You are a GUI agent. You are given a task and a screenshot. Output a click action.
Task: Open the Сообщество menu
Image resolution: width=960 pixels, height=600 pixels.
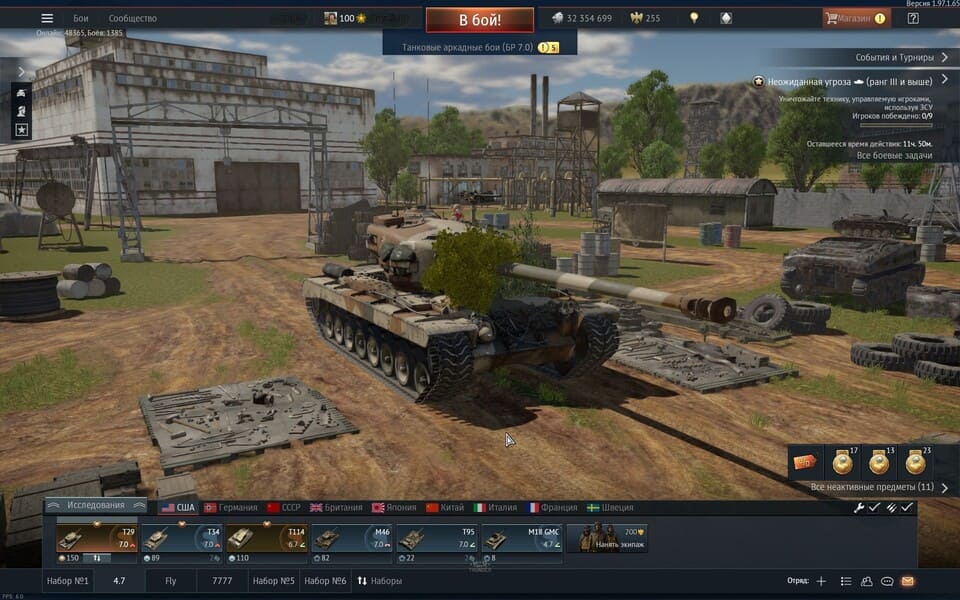pos(133,18)
